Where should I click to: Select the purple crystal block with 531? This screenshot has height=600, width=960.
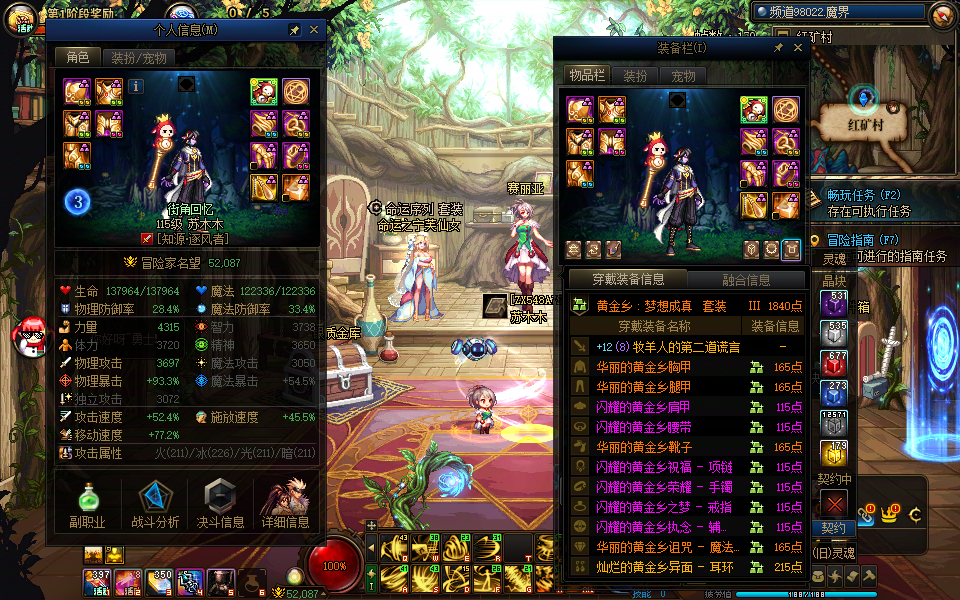[834, 305]
